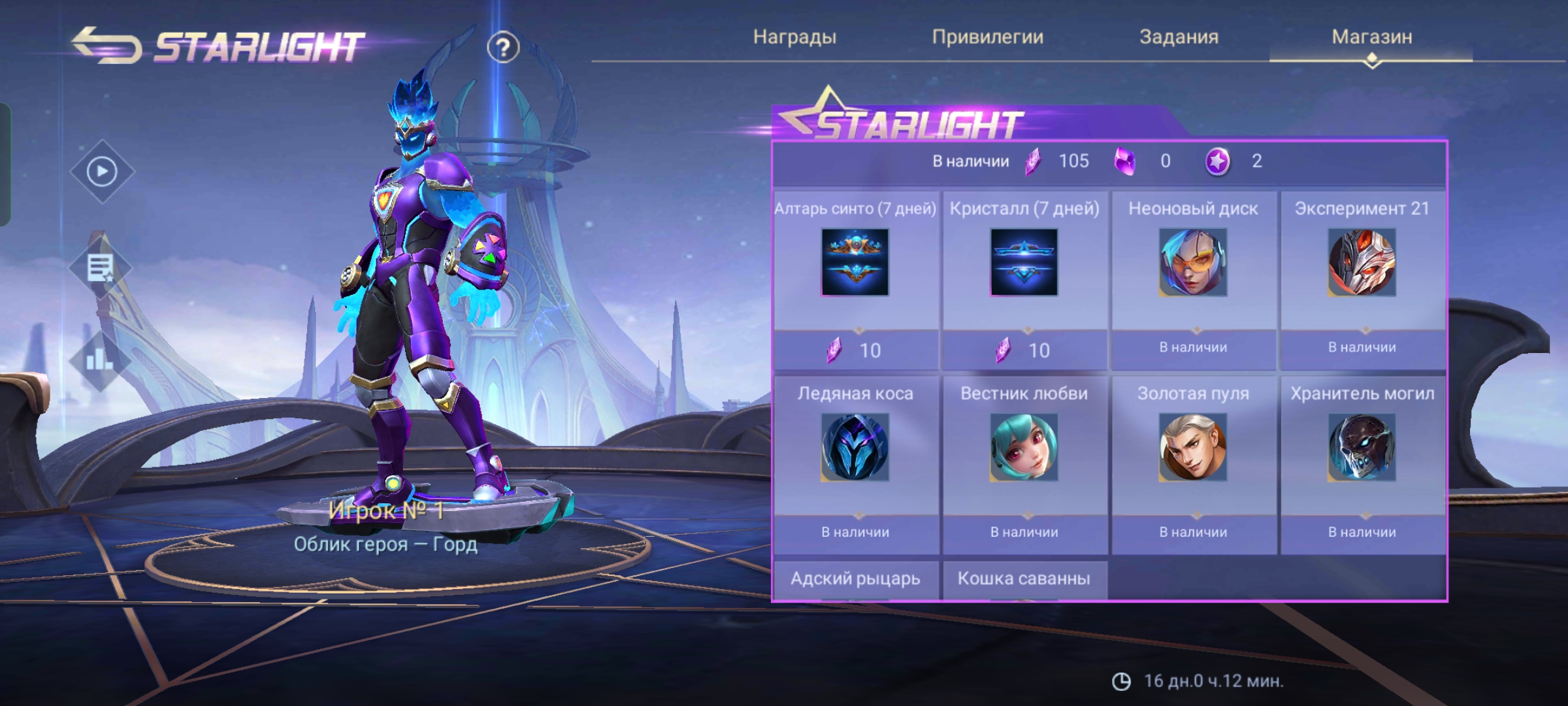
Task: View the Вестник любви skin item
Action: click(x=1024, y=448)
